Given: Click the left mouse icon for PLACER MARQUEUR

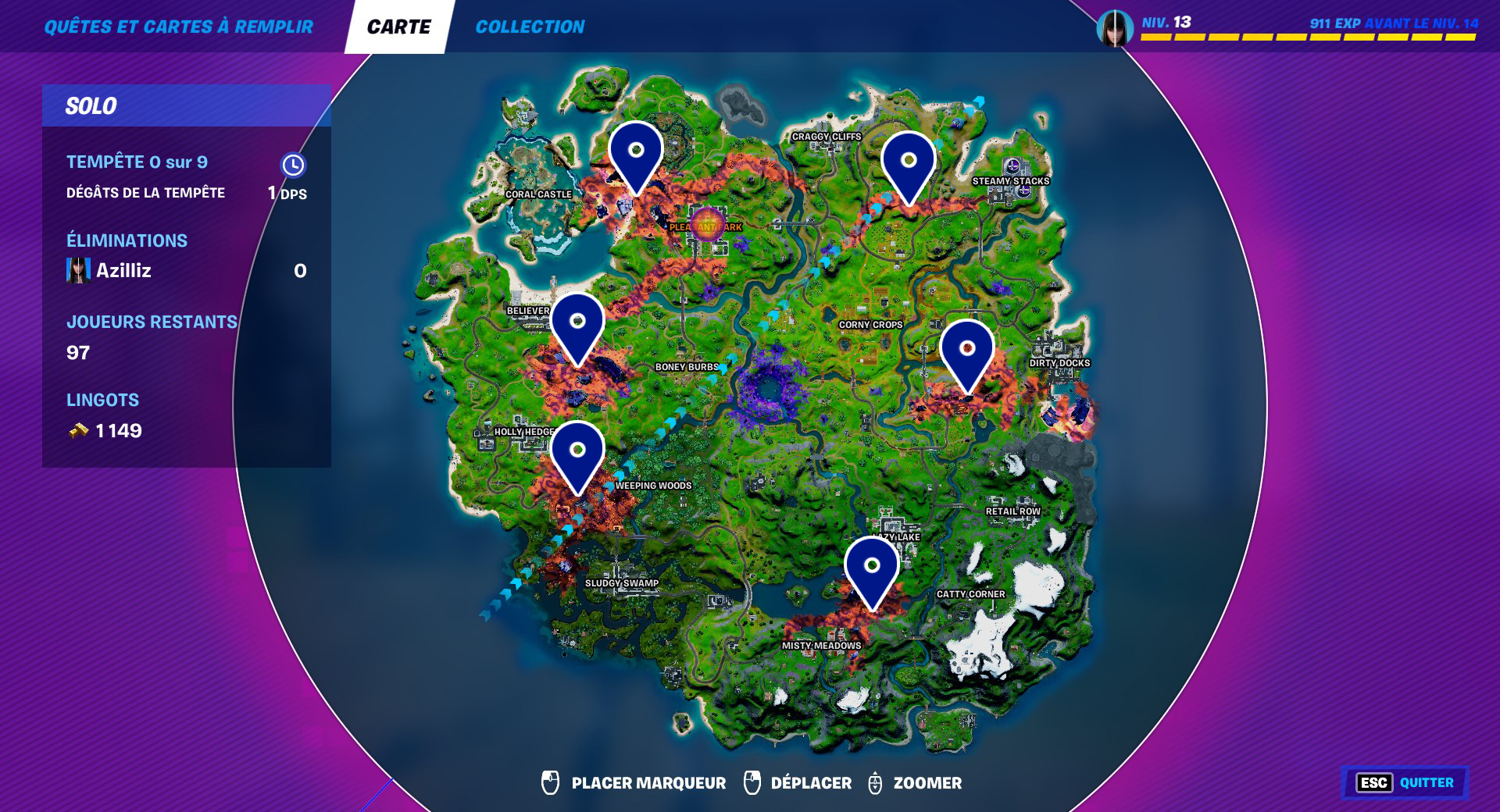Looking at the screenshot, I should pyautogui.click(x=550, y=782).
